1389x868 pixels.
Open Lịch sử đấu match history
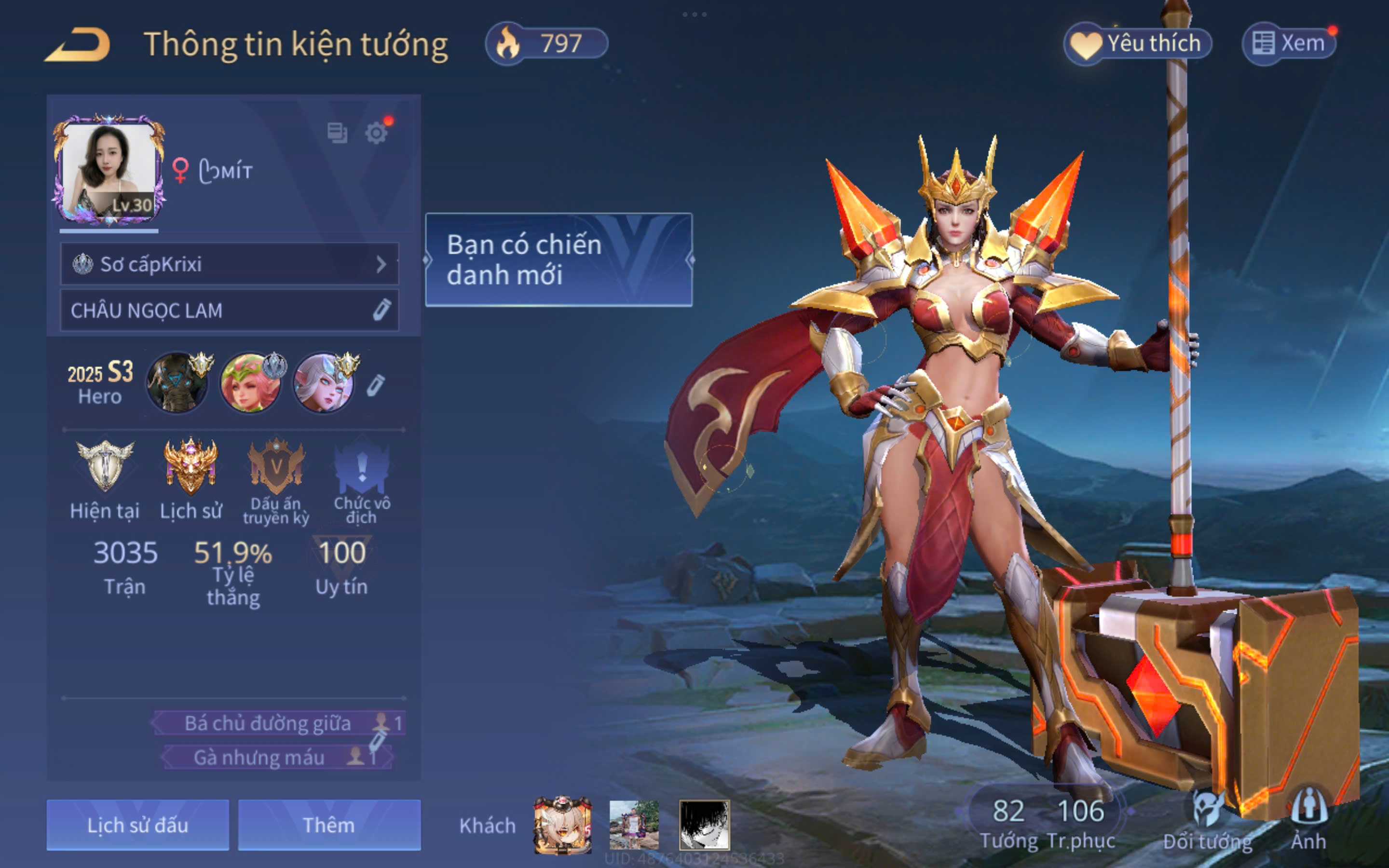coord(138,825)
